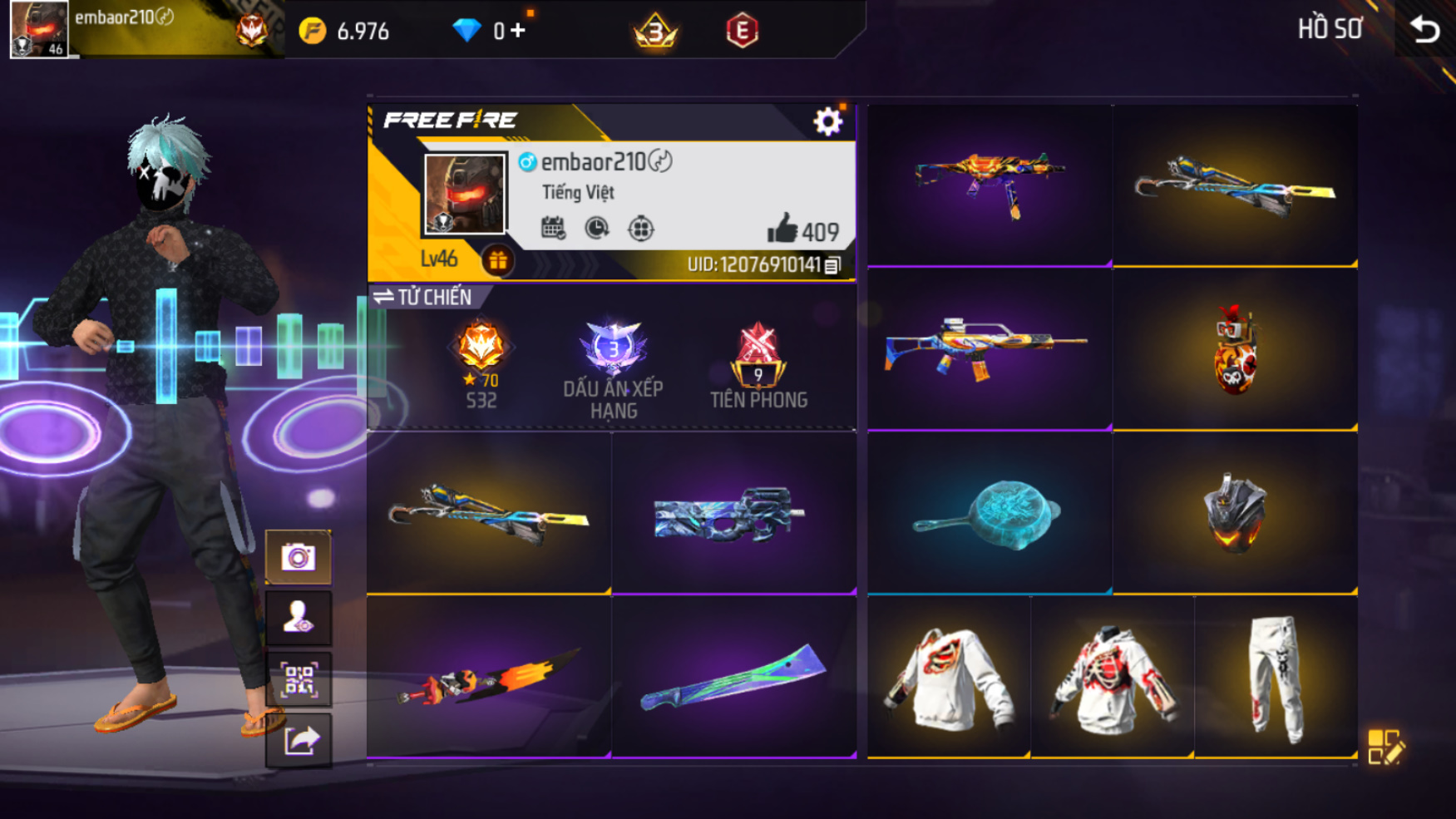Go back using the return arrow

tap(1425, 30)
